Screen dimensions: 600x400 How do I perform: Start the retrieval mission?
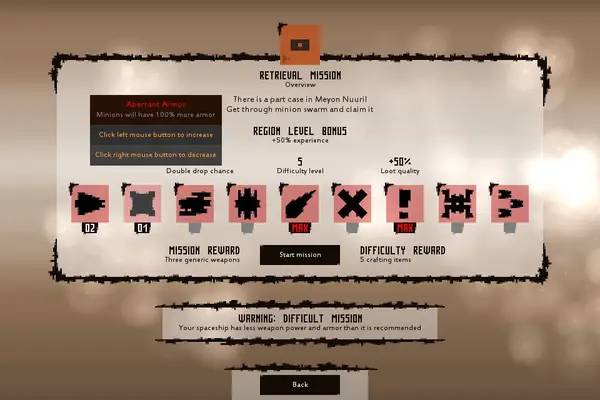pyautogui.click(x=300, y=255)
